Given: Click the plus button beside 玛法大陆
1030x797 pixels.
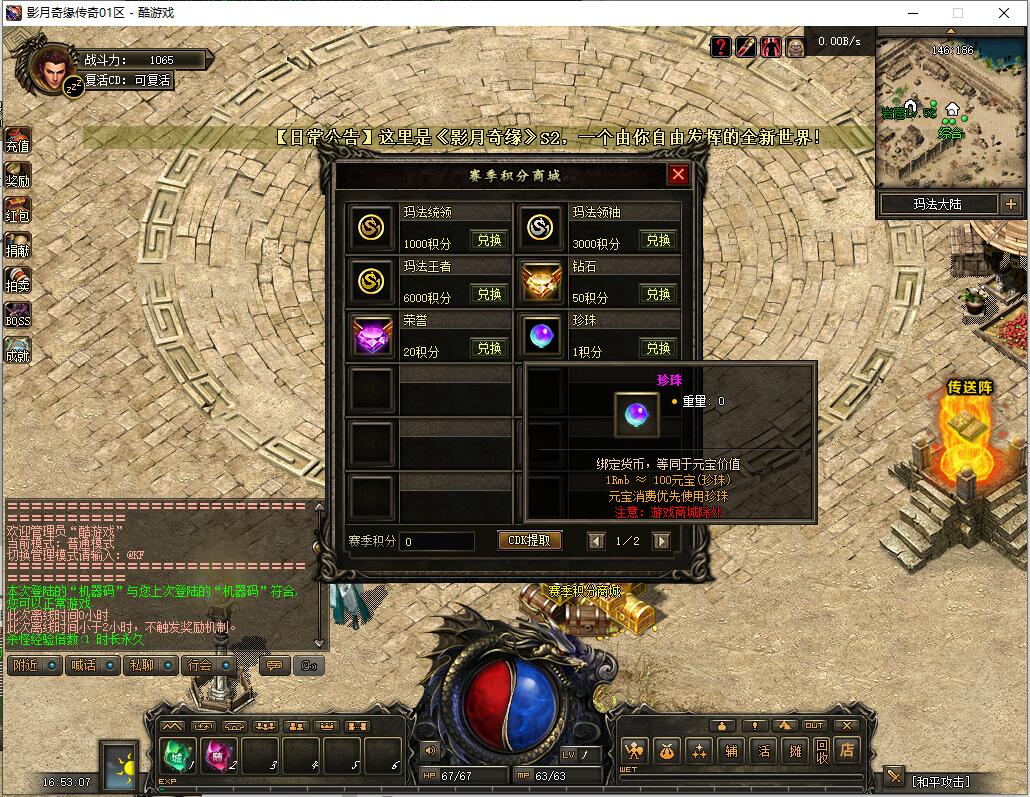Looking at the screenshot, I should (x=1010, y=204).
